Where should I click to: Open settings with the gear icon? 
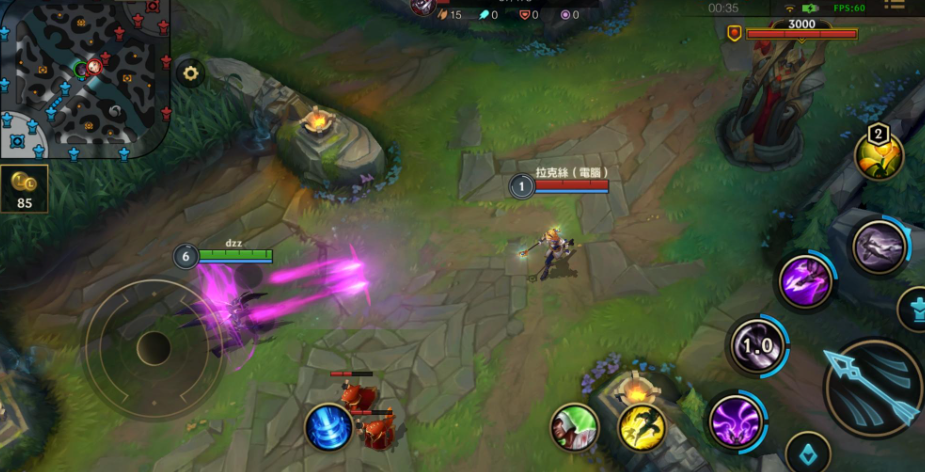point(189,72)
